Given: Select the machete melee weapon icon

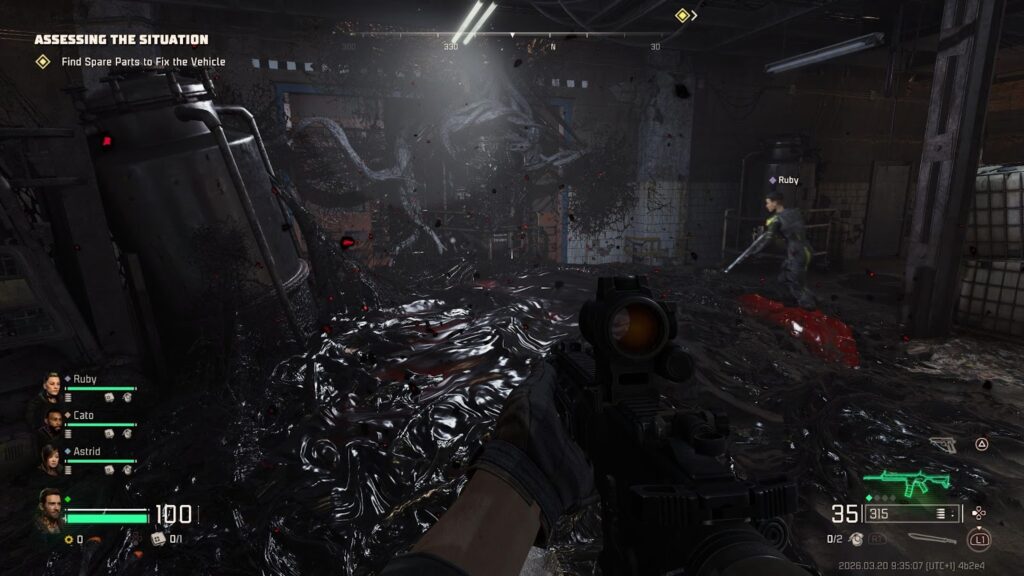Looking at the screenshot, I should click(929, 538).
